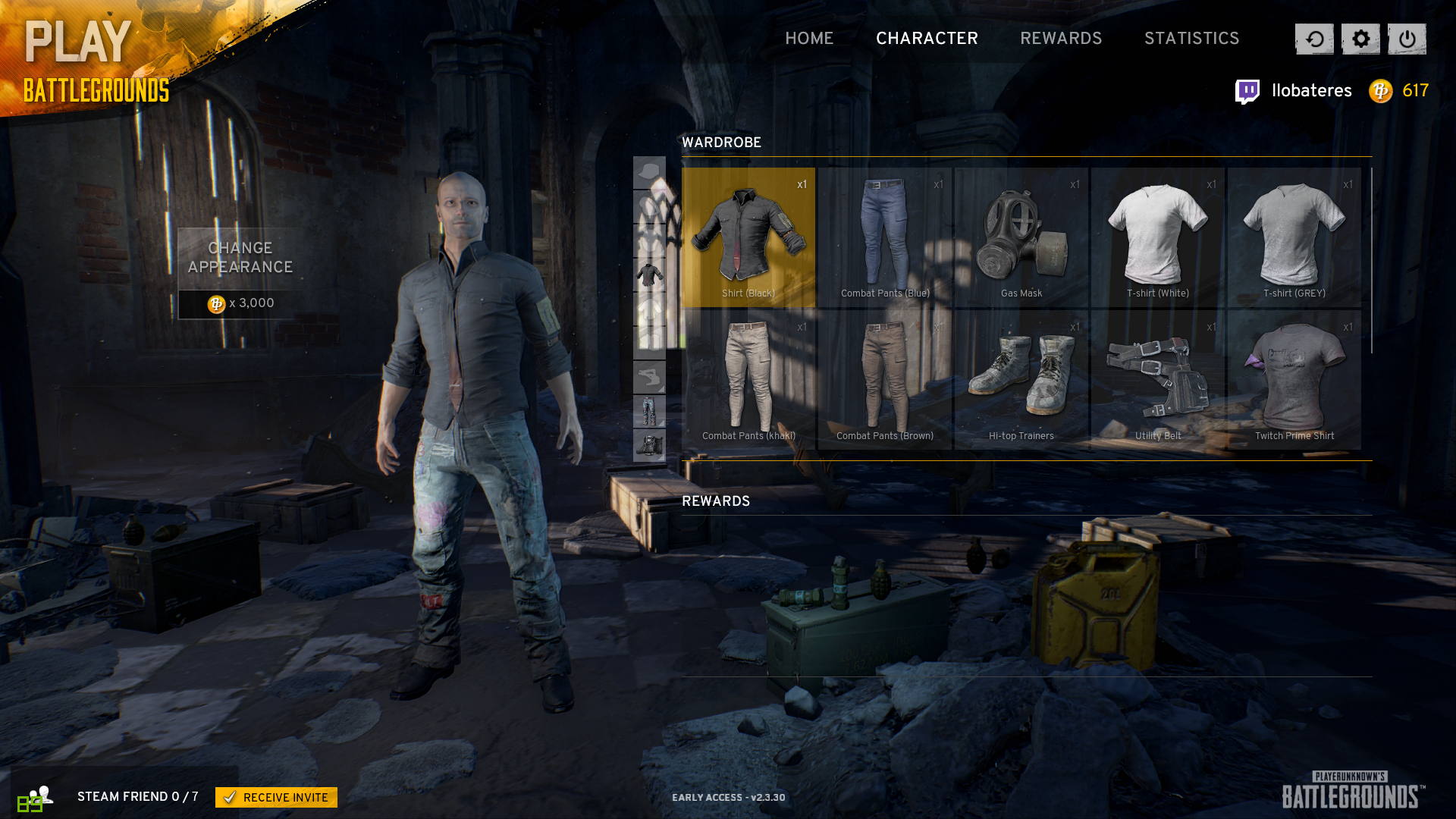Select the Utility Belt item

1158,380
